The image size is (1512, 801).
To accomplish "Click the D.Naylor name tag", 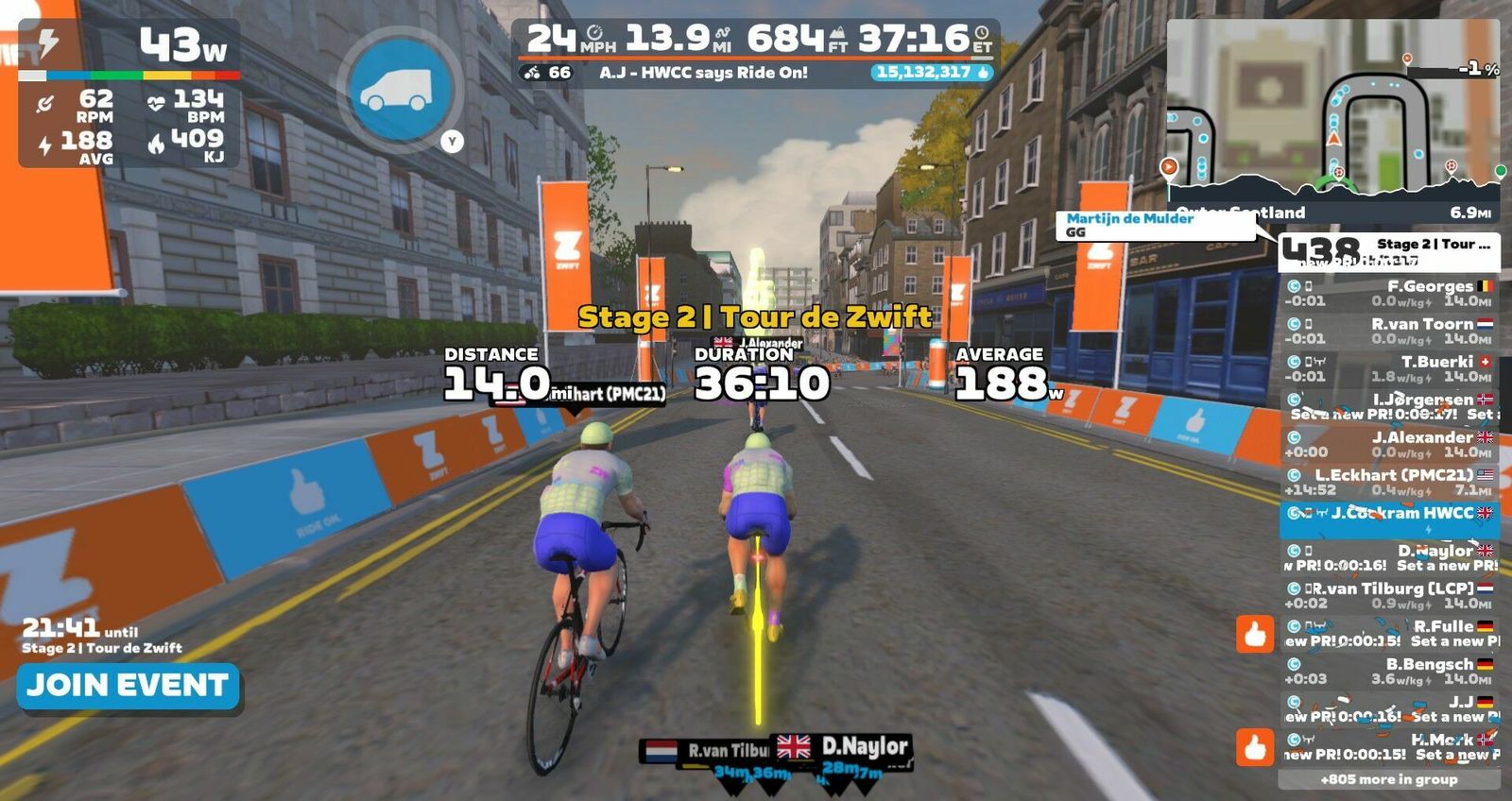I will click(843, 748).
